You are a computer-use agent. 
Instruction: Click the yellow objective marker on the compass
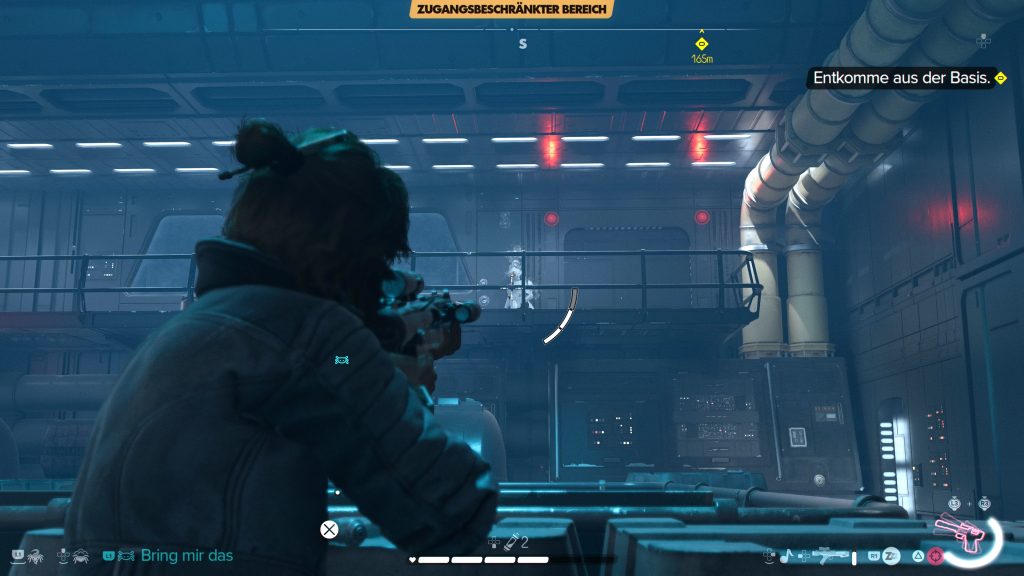701,44
